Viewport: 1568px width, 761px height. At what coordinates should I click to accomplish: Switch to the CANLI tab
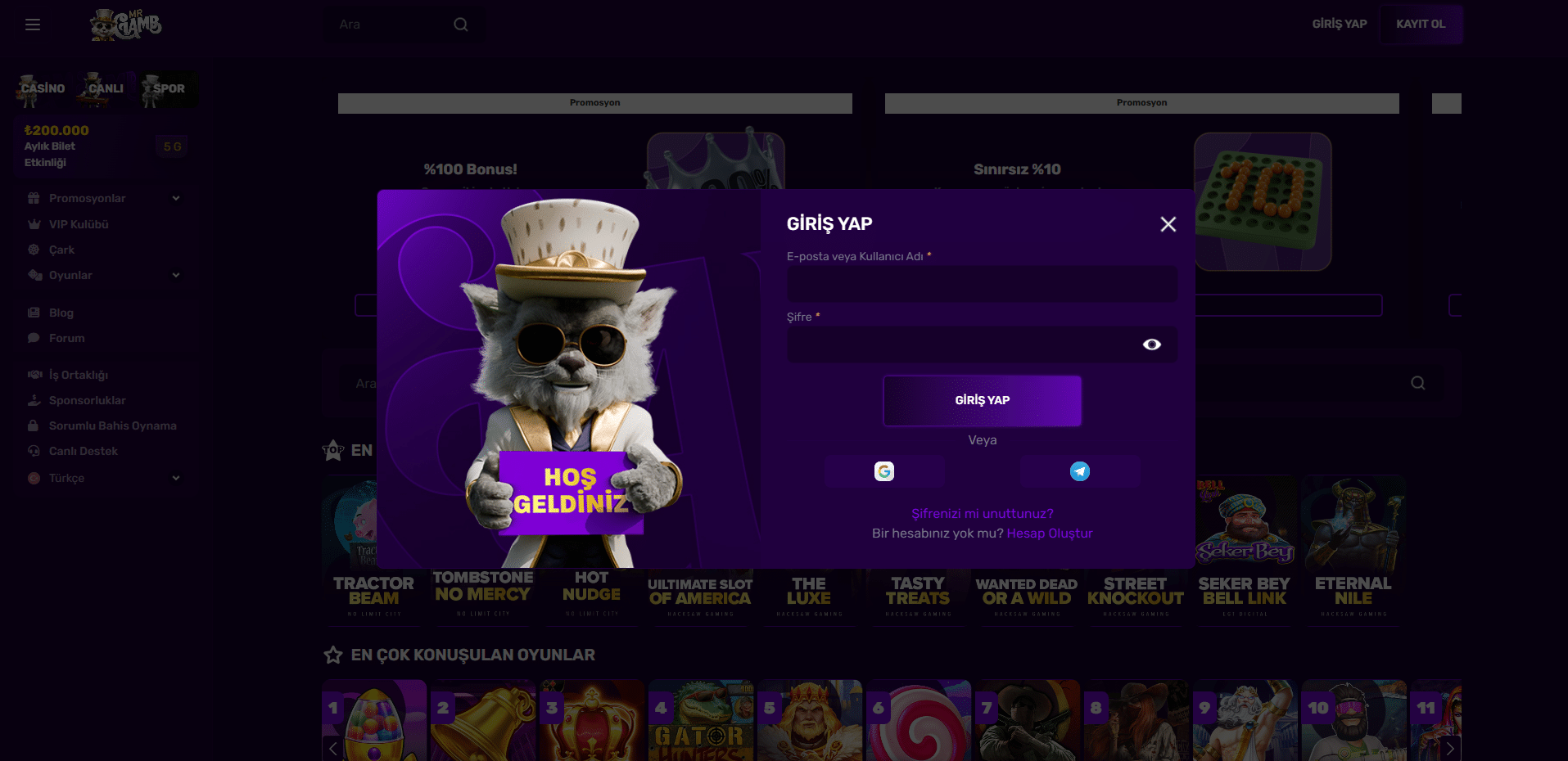coord(105,89)
